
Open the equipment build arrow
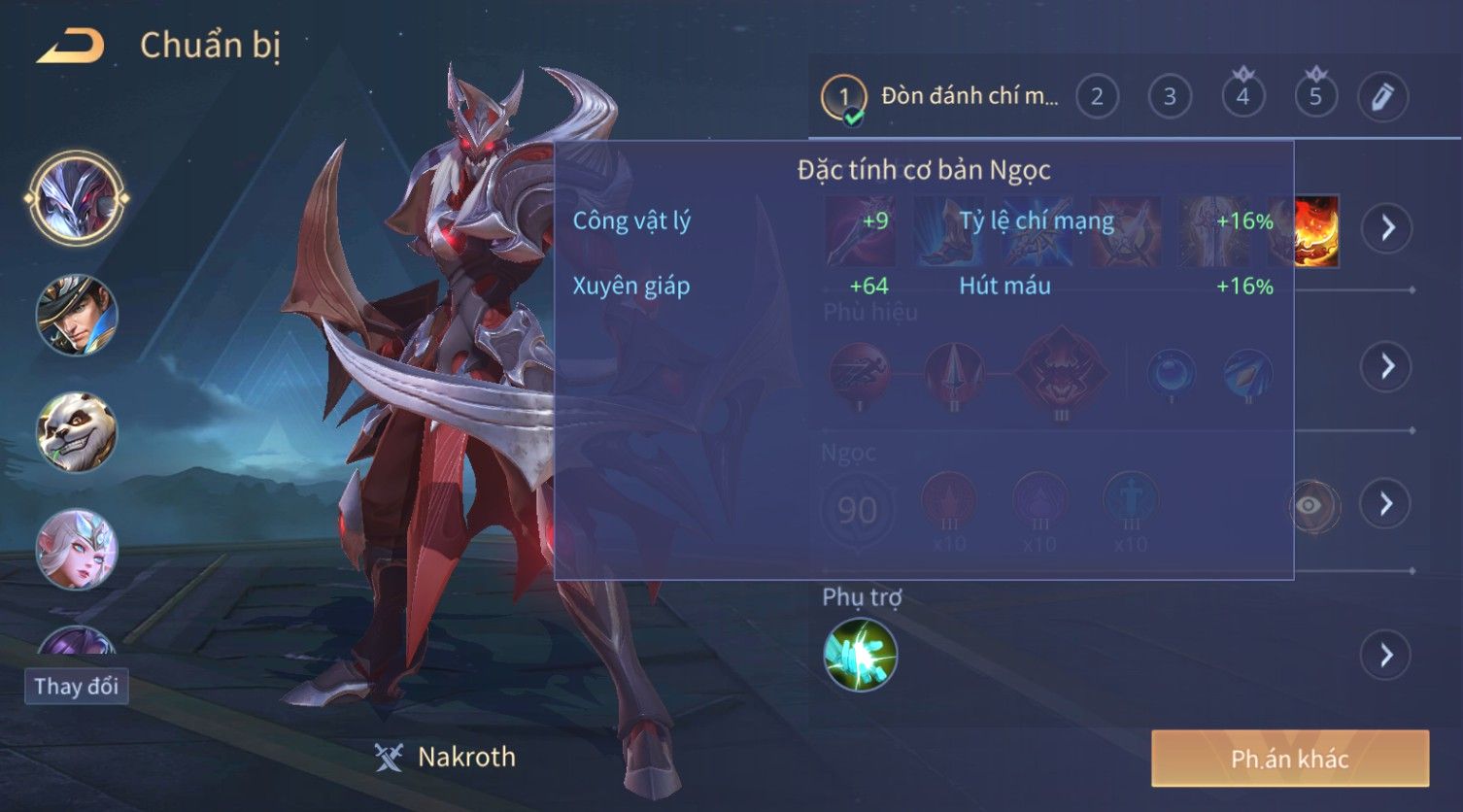1386,228
